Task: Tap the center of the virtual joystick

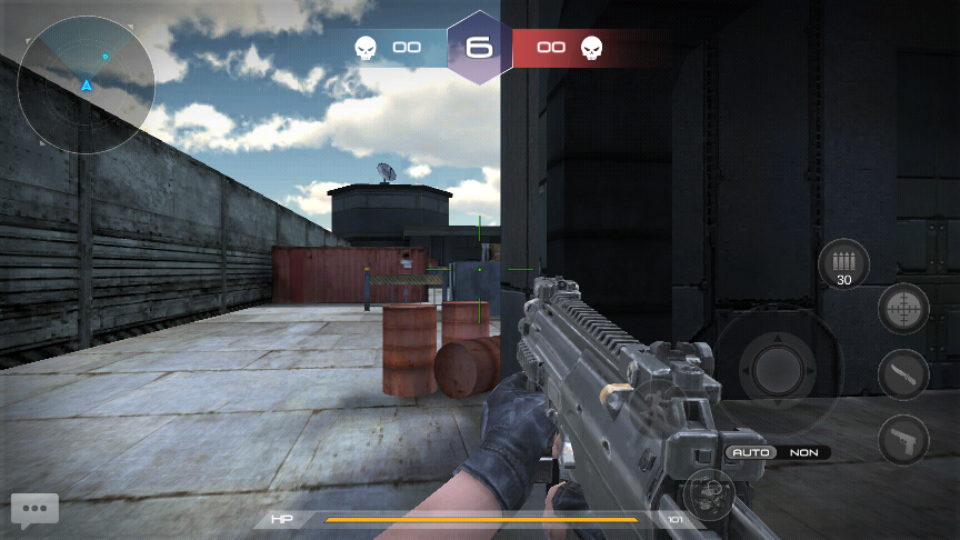Action: pyautogui.click(x=777, y=371)
